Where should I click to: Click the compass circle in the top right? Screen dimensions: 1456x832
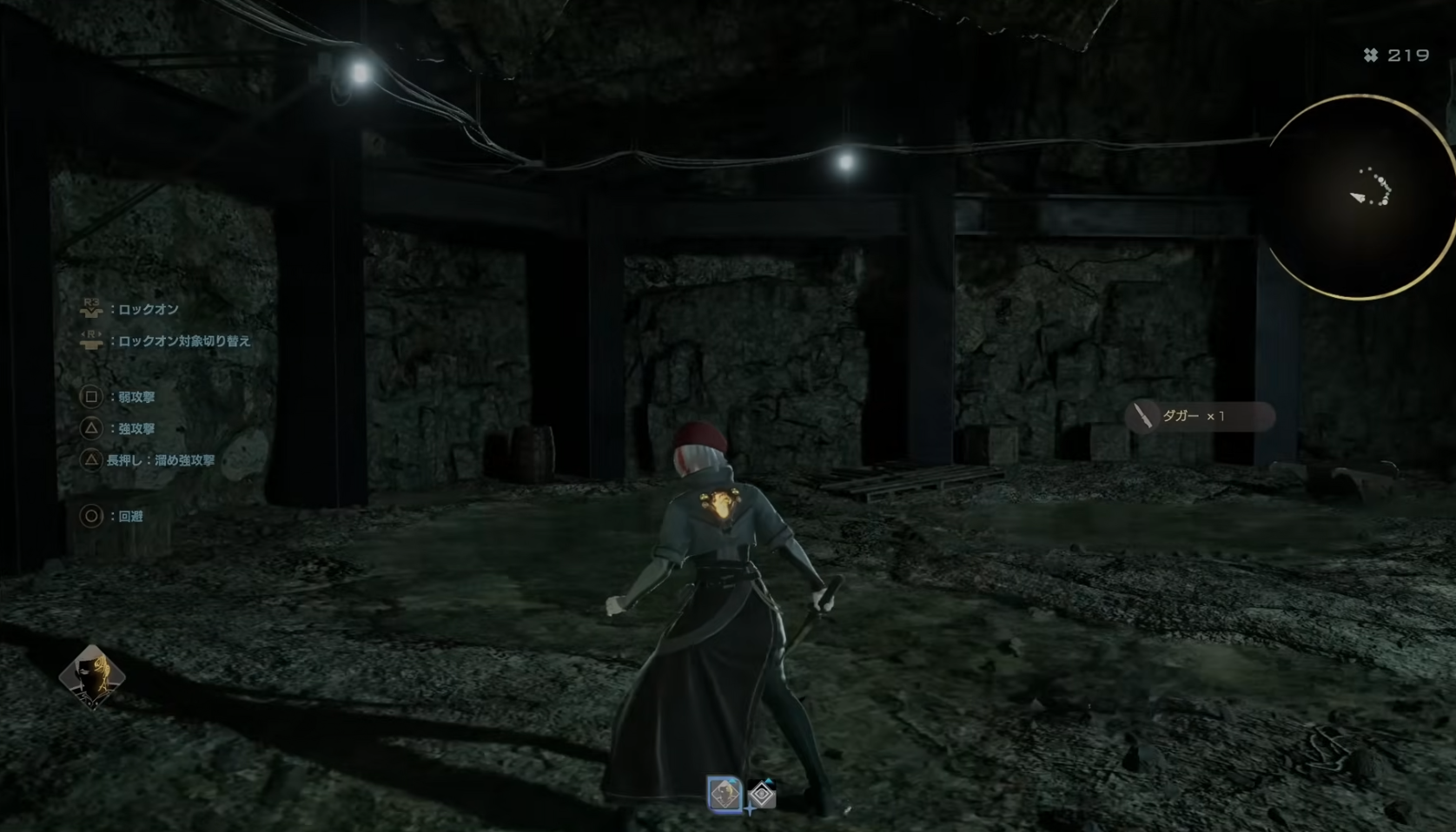click(1358, 195)
